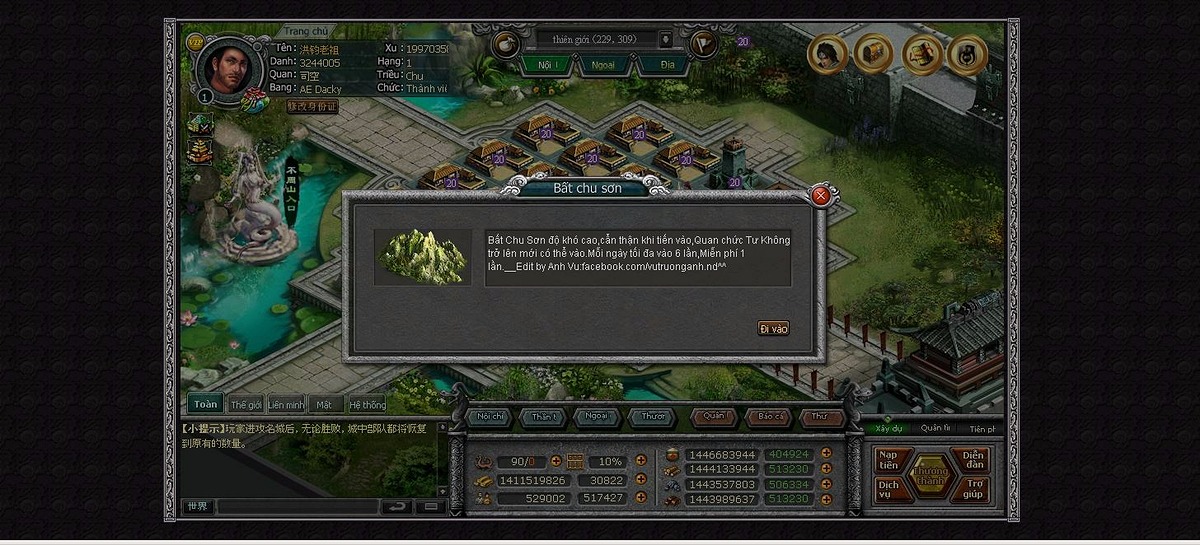Open the treasure chest icon

(x=874, y=54)
